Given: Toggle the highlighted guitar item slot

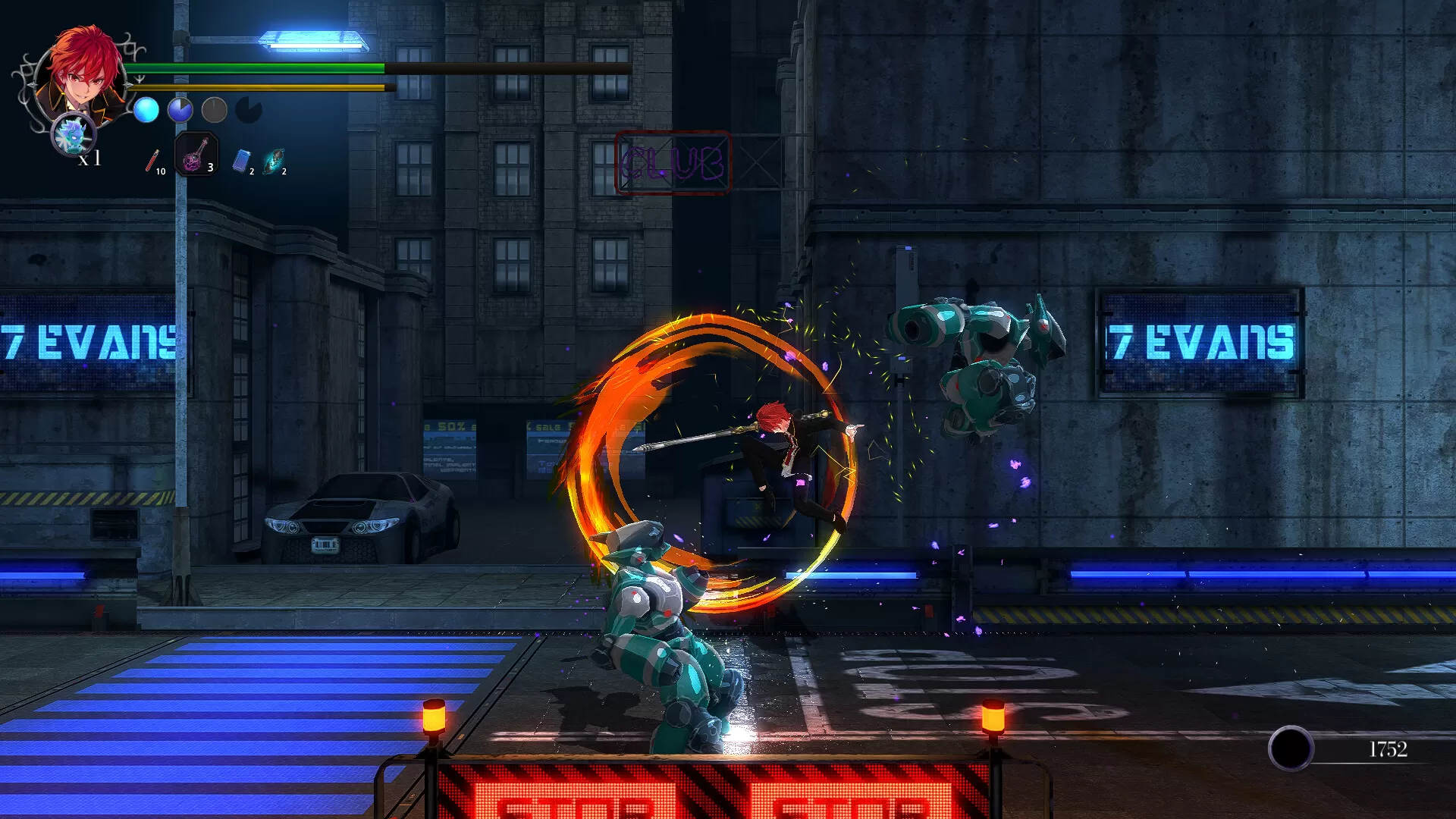Looking at the screenshot, I should (x=196, y=157).
